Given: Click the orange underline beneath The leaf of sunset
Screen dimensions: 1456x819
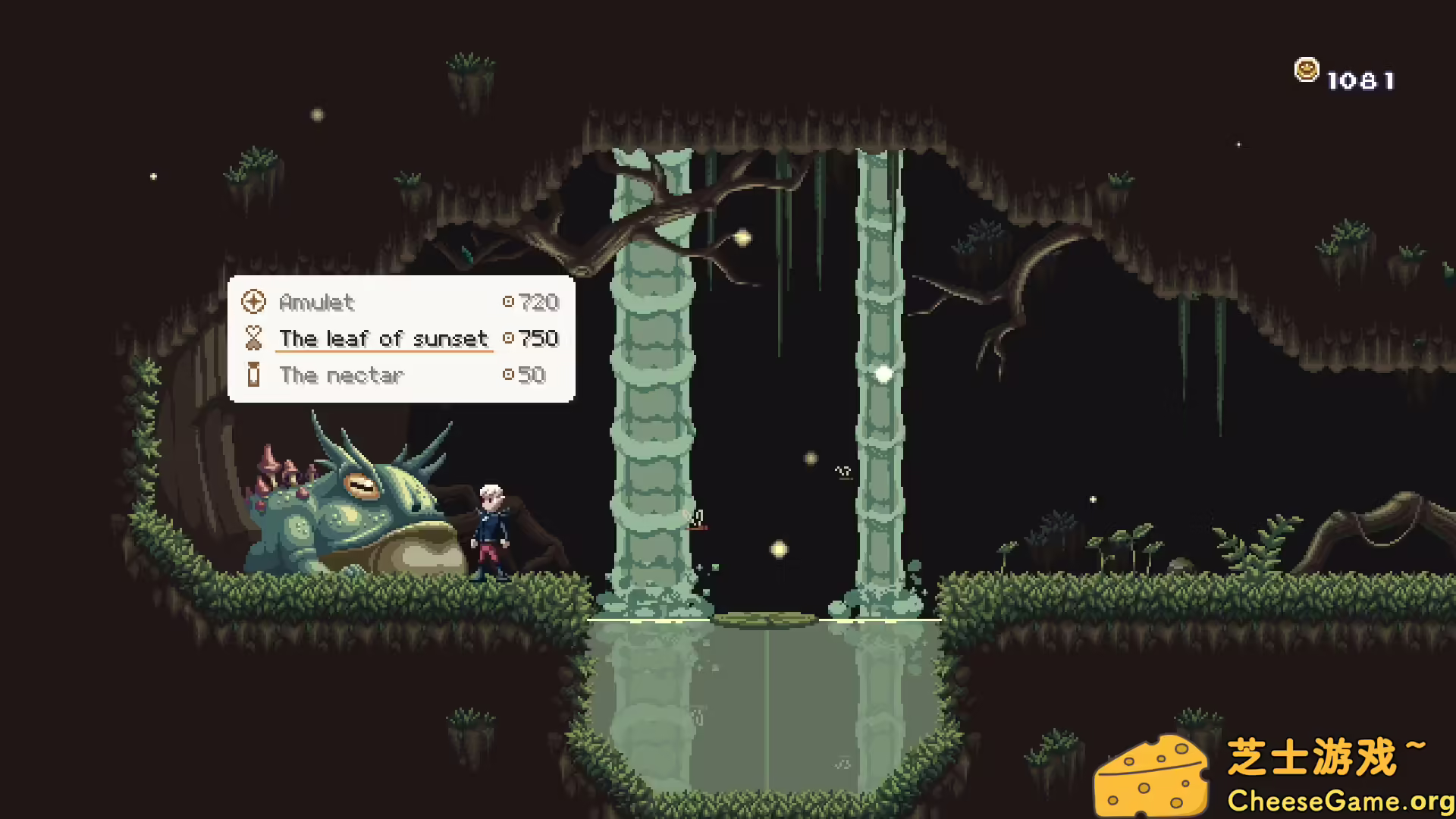Looking at the screenshot, I should click(x=383, y=352).
